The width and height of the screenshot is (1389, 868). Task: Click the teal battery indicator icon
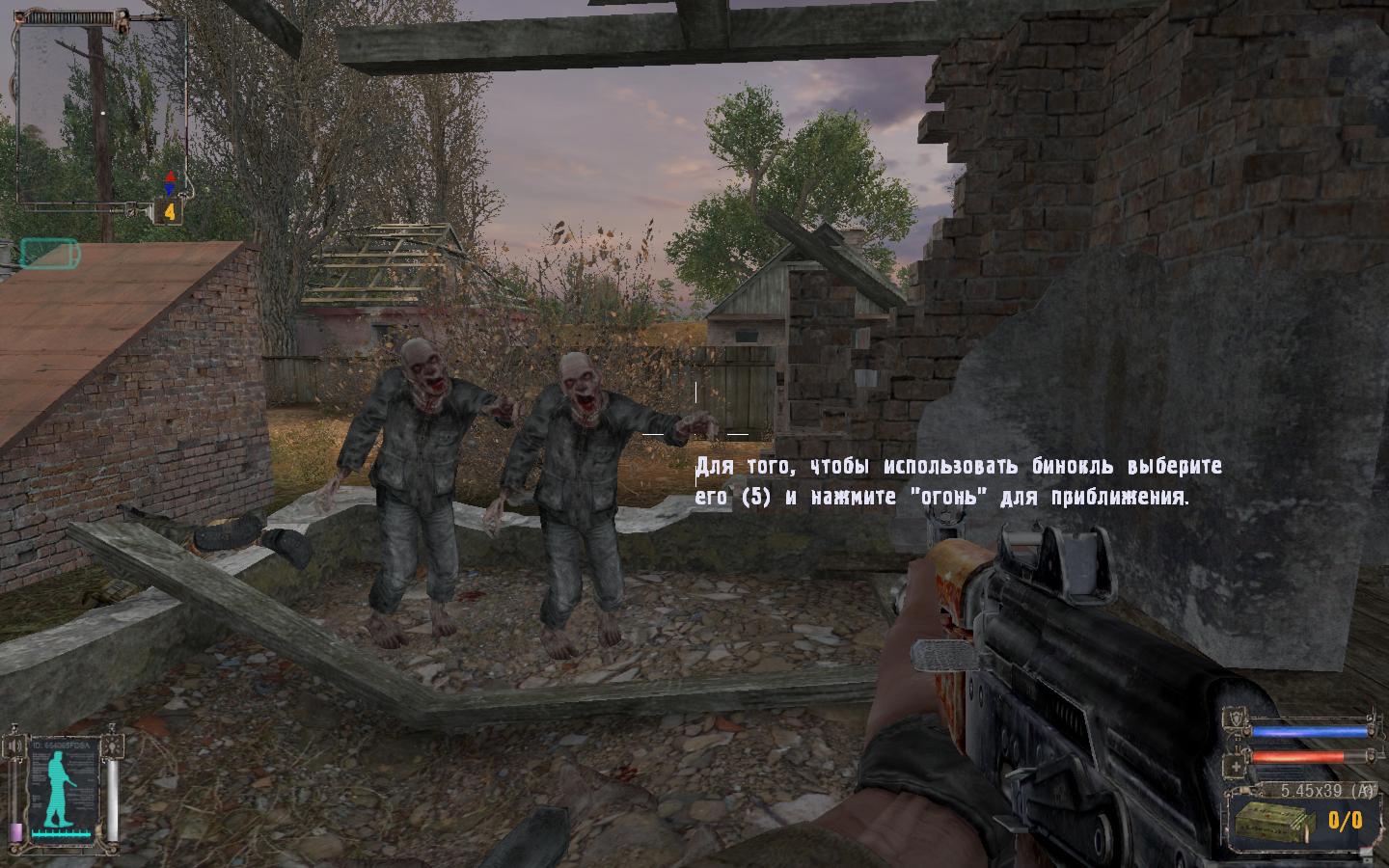click(x=48, y=253)
